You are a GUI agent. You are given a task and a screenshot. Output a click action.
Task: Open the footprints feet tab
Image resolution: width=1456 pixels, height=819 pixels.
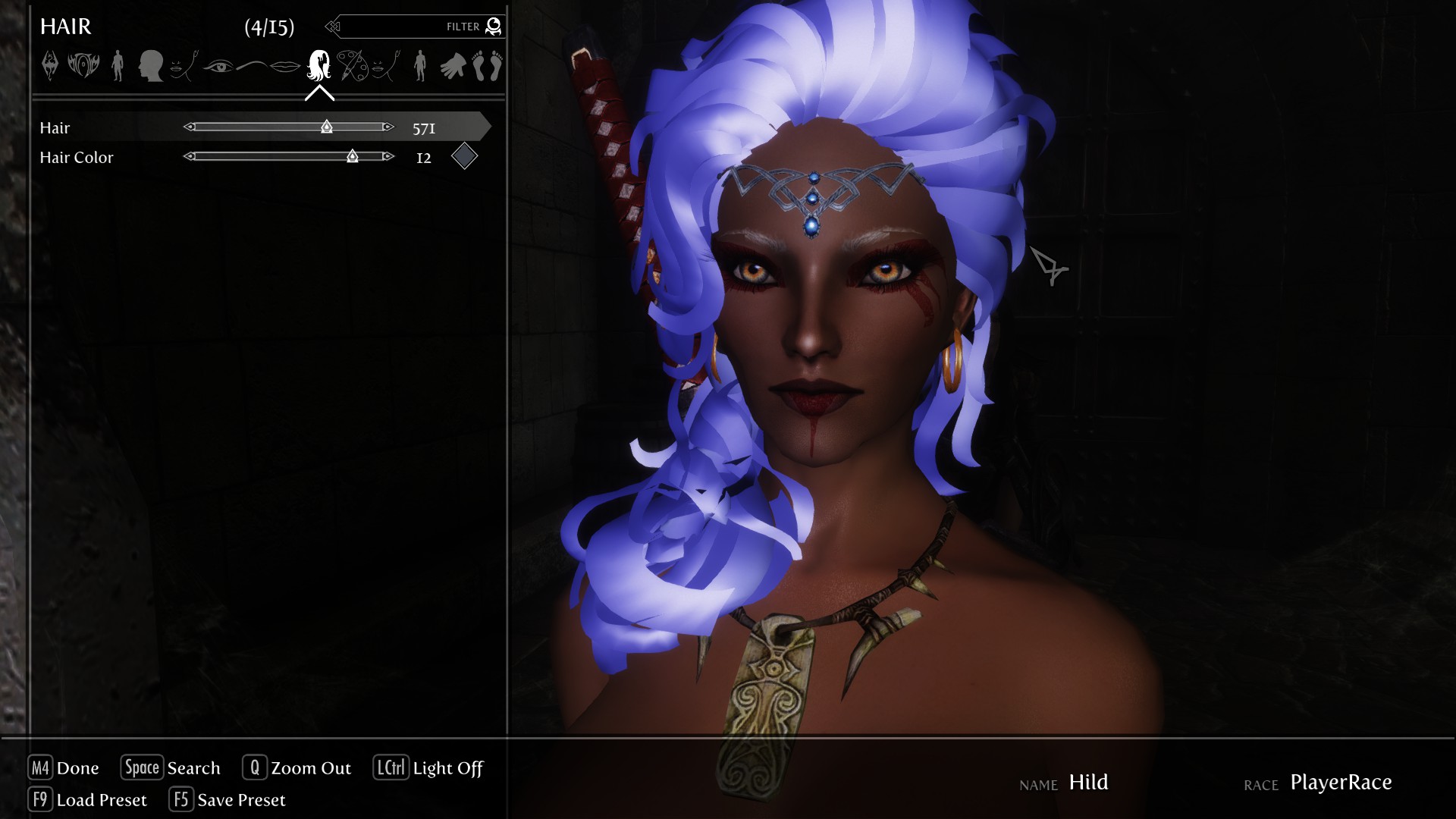point(488,66)
